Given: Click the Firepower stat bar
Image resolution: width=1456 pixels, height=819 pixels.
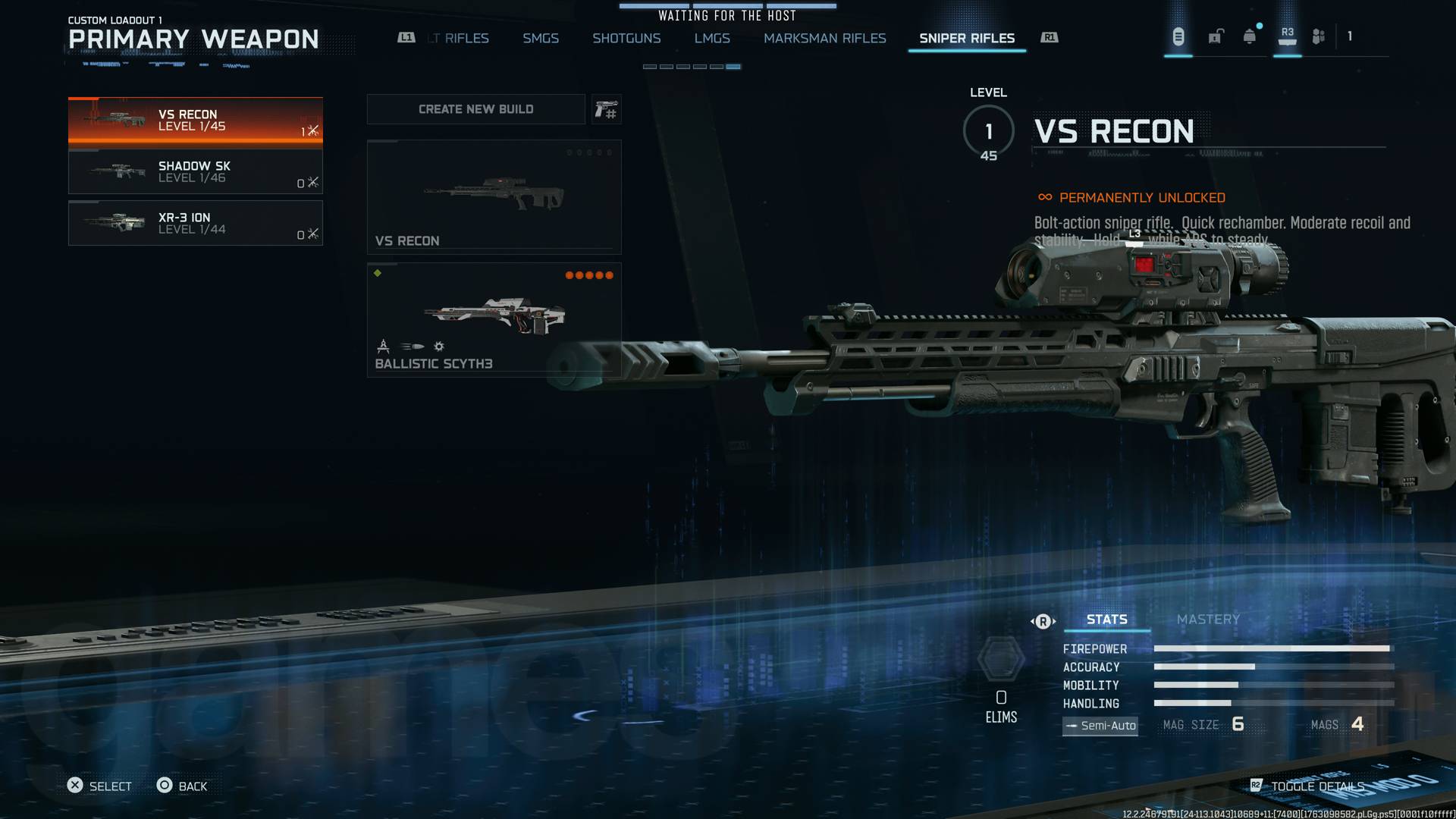Looking at the screenshot, I should [1266, 649].
